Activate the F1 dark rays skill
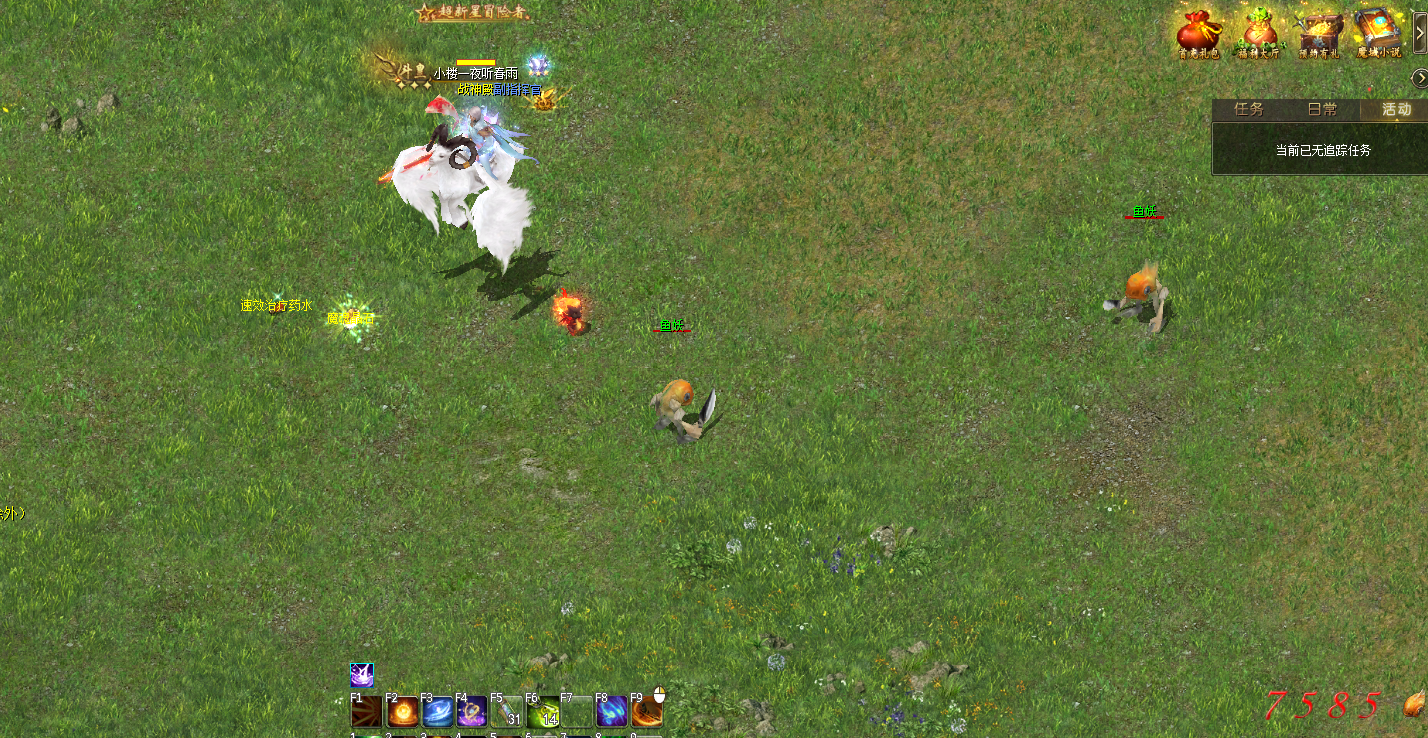This screenshot has width=1428, height=738. click(365, 711)
